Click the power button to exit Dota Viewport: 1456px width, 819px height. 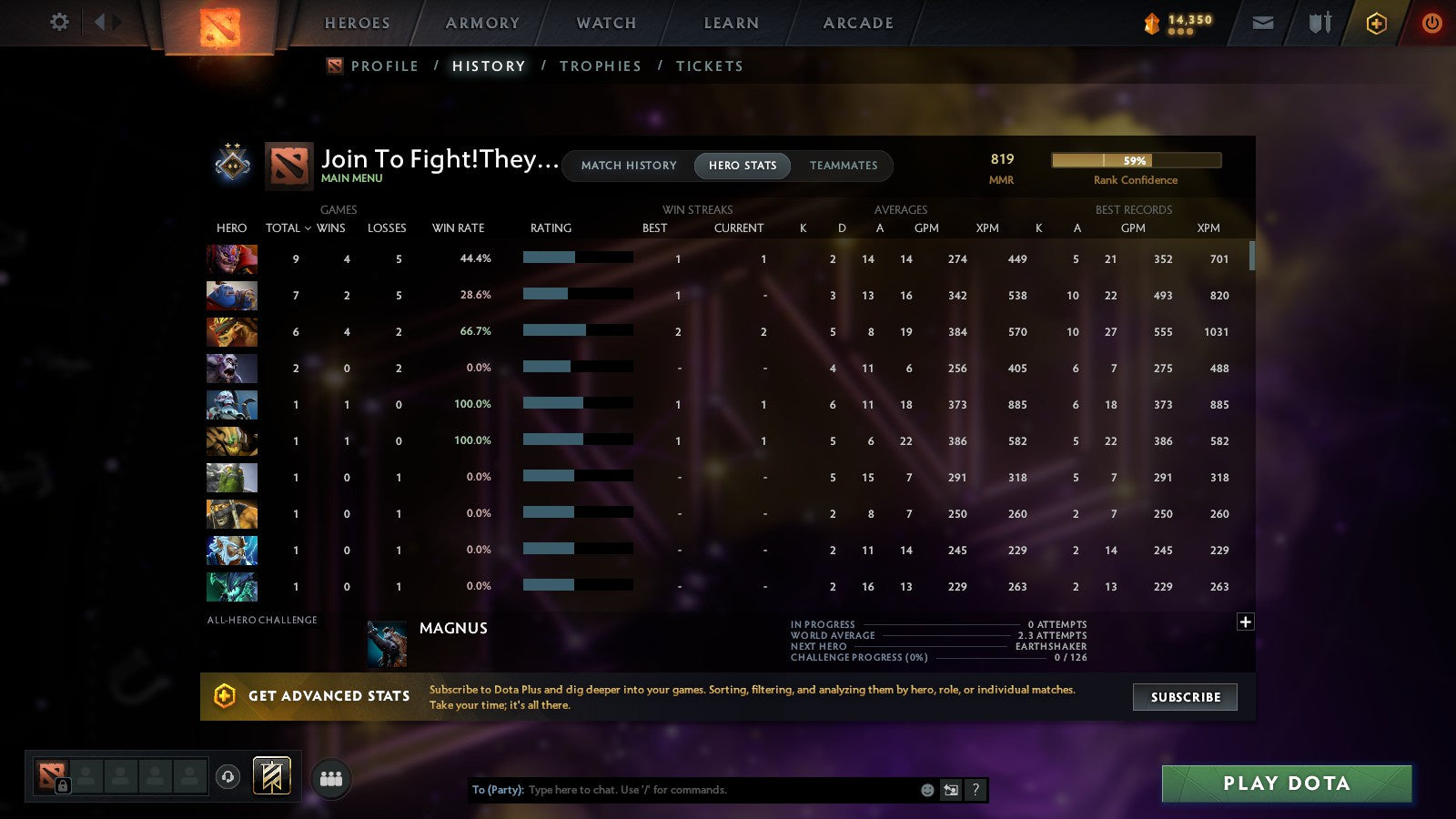click(x=1431, y=23)
